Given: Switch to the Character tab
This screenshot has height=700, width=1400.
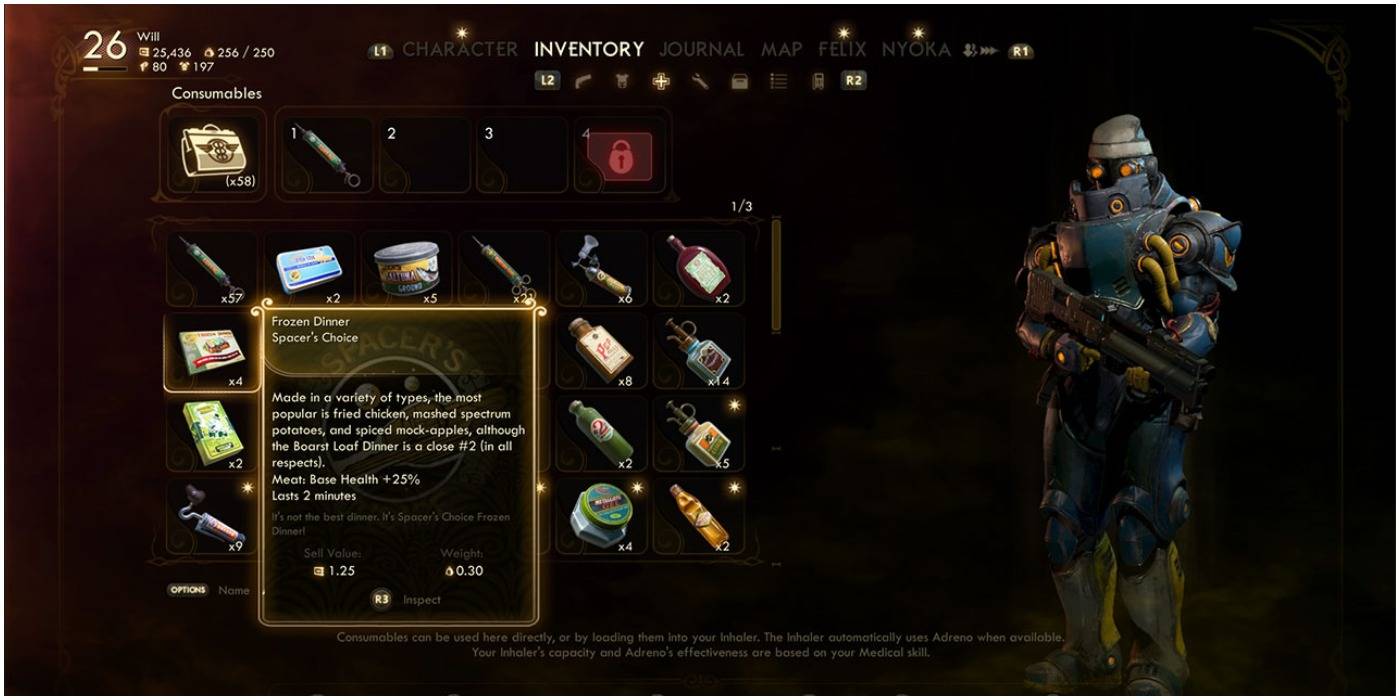Looking at the screenshot, I should click(459, 49).
